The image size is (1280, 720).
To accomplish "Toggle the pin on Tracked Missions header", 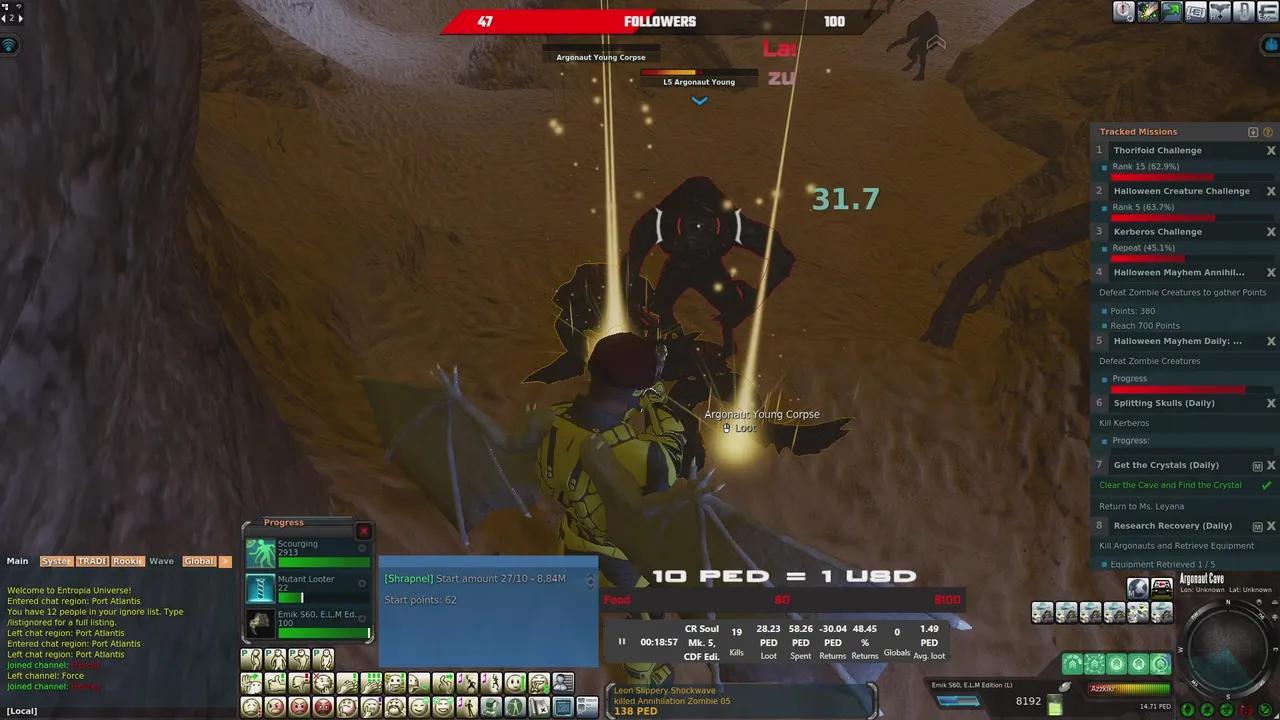I will click(1253, 131).
